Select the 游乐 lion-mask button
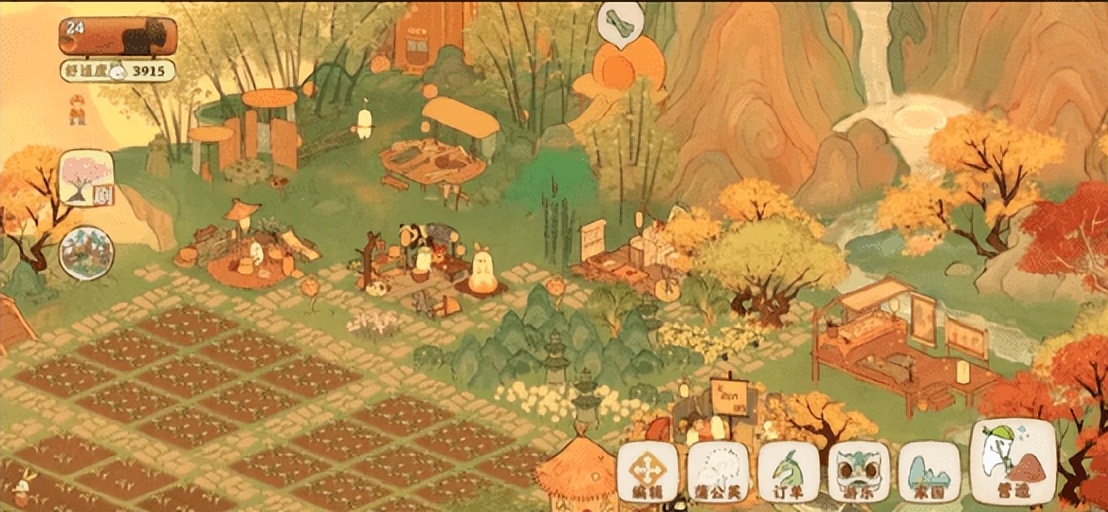This screenshot has height=512, width=1108. pos(858,470)
